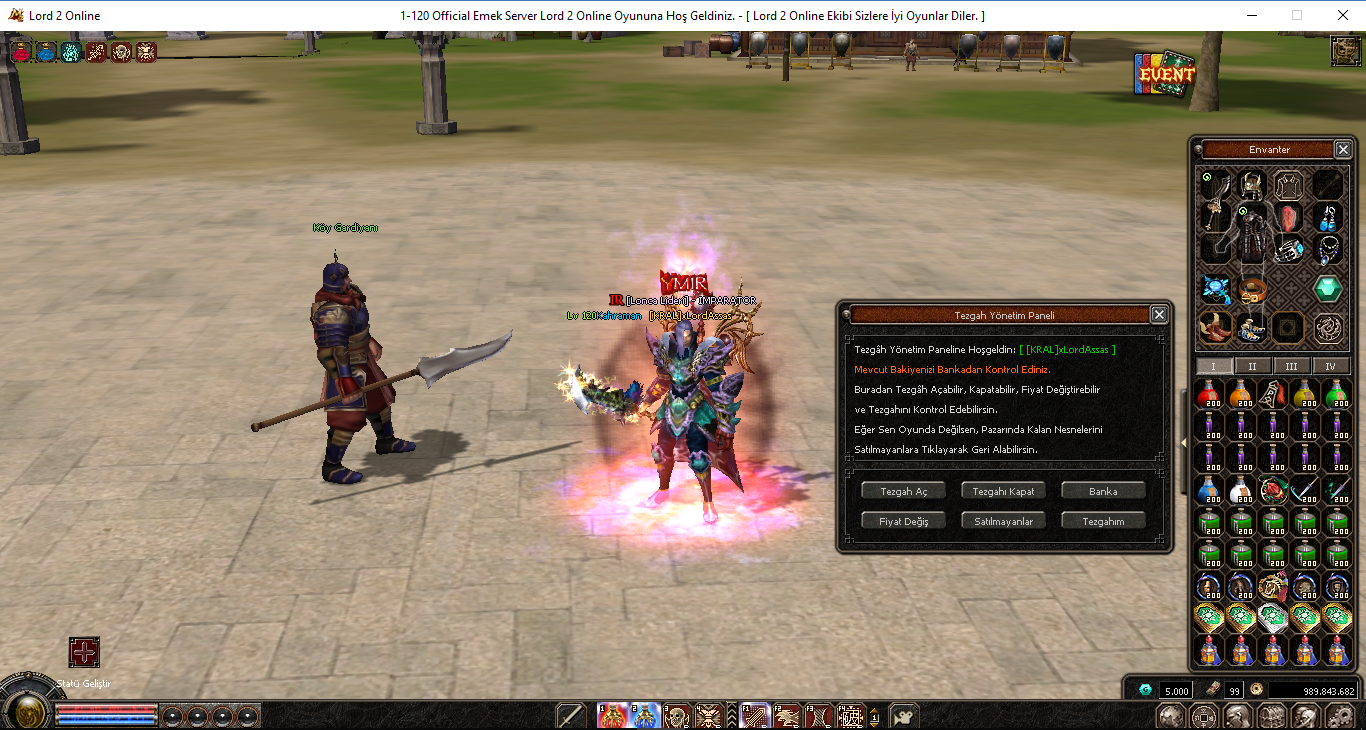Click the camera icon on the bottom bar

(x=904, y=716)
